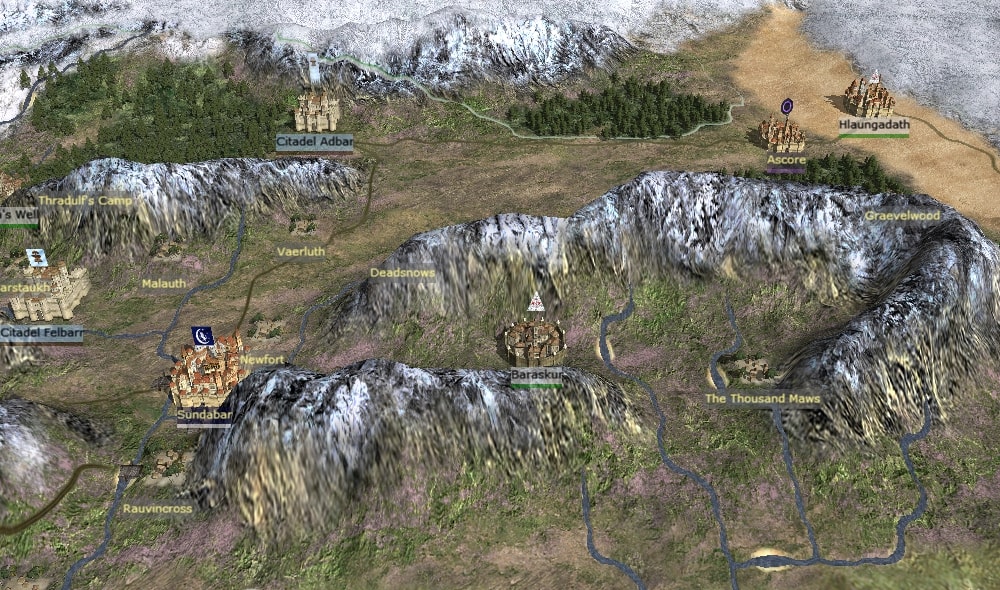1000x590 pixels.
Task: Select the Citadel Felbarr name plate
Action: click(x=41, y=333)
